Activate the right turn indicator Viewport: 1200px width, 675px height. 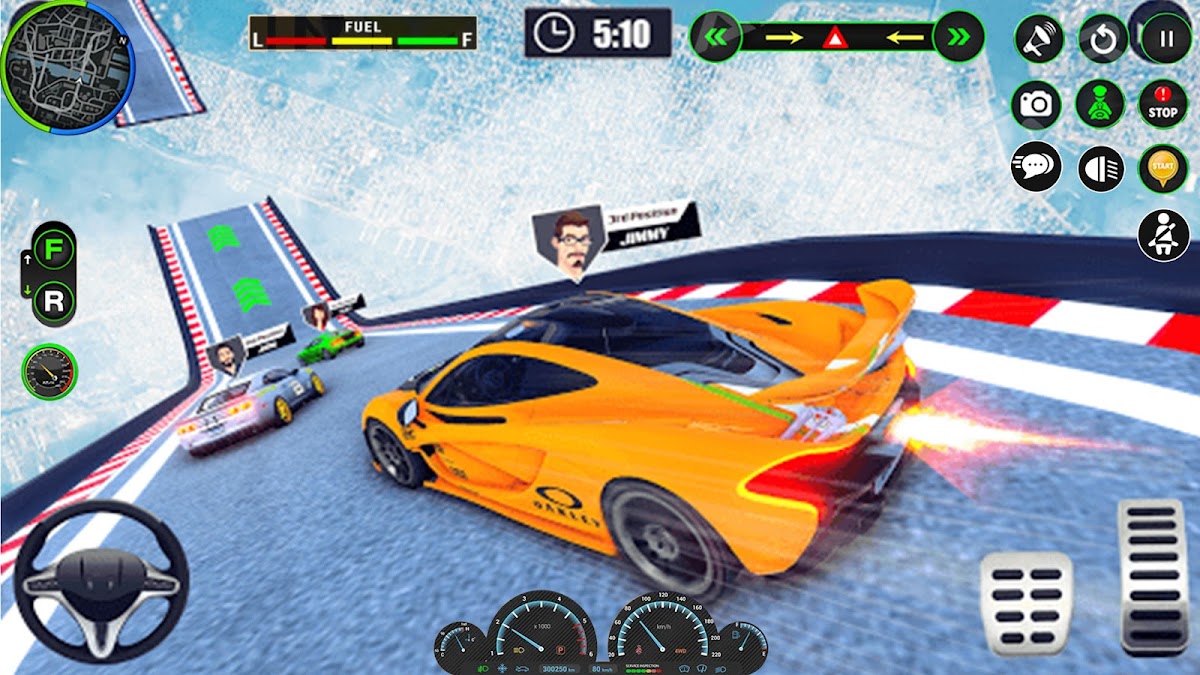click(958, 38)
